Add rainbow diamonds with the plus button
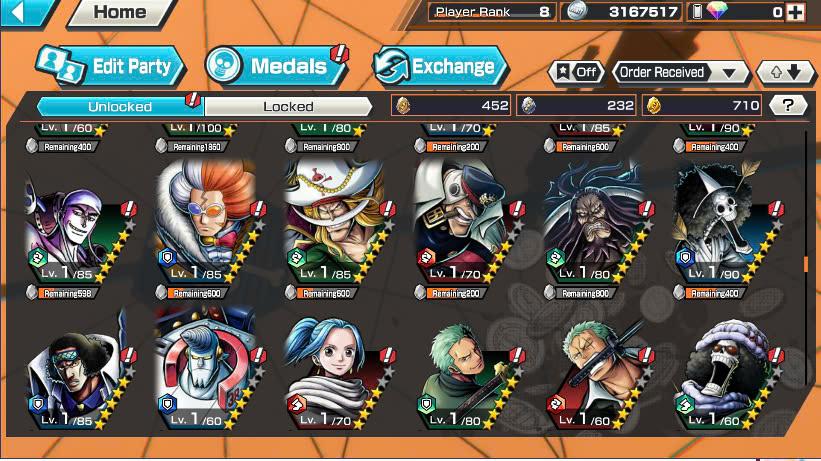 795,12
